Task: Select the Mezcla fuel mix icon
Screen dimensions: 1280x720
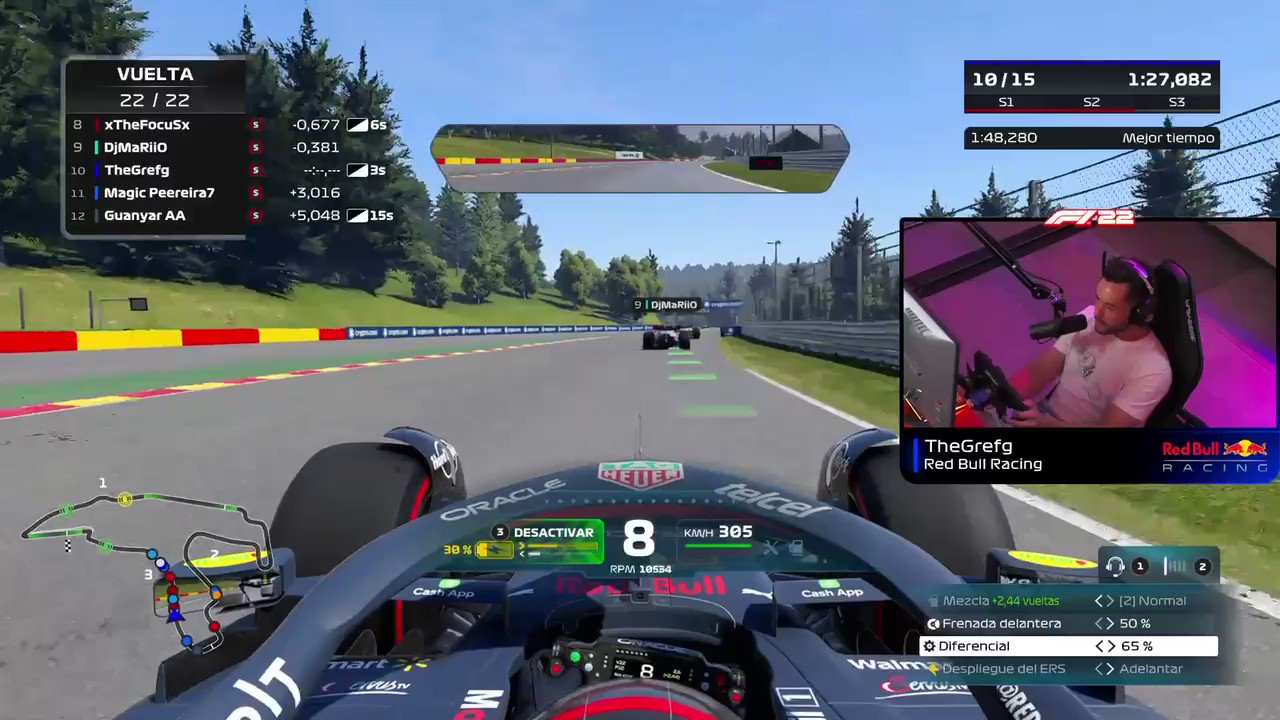Action: pyautogui.click(x=935, y=601)
